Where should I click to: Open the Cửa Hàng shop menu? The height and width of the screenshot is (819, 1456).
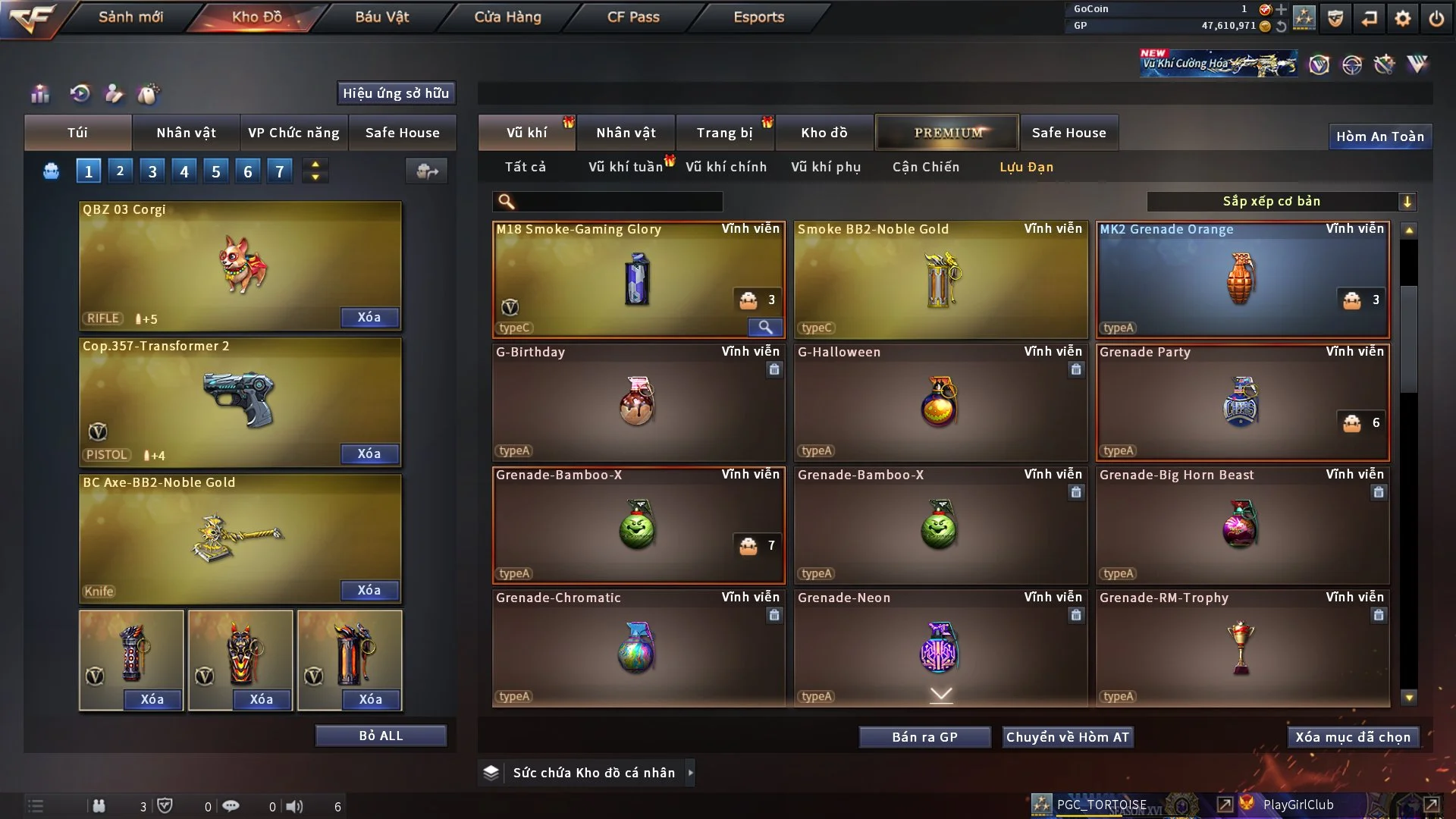tap(507, 17)
